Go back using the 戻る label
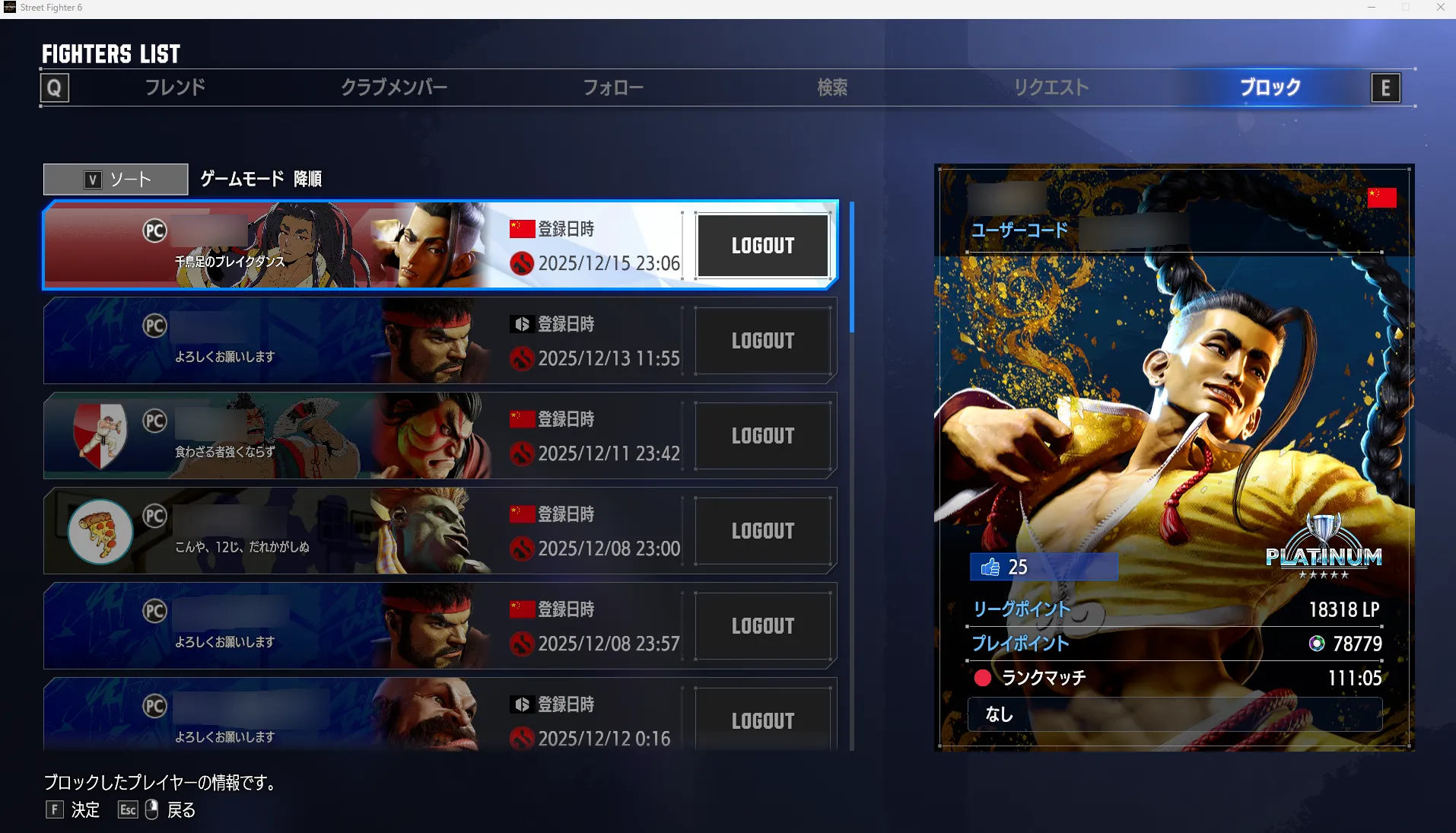 coord(181,810)
